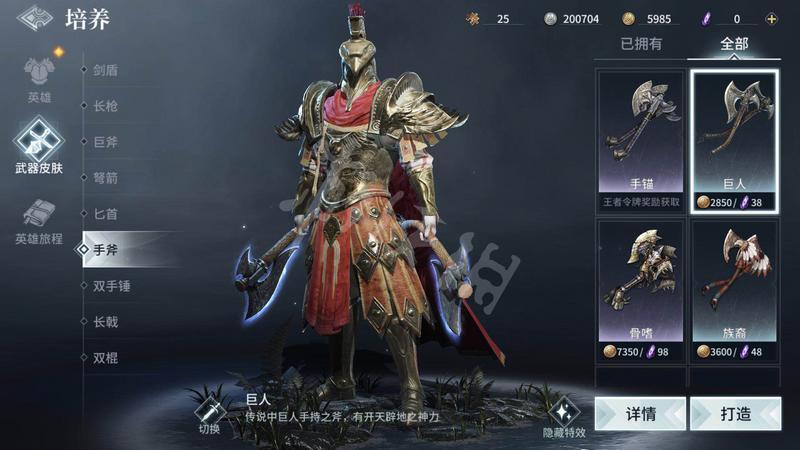
Task: Open the 长戟 weapon category
Action: tap(106, 322)
